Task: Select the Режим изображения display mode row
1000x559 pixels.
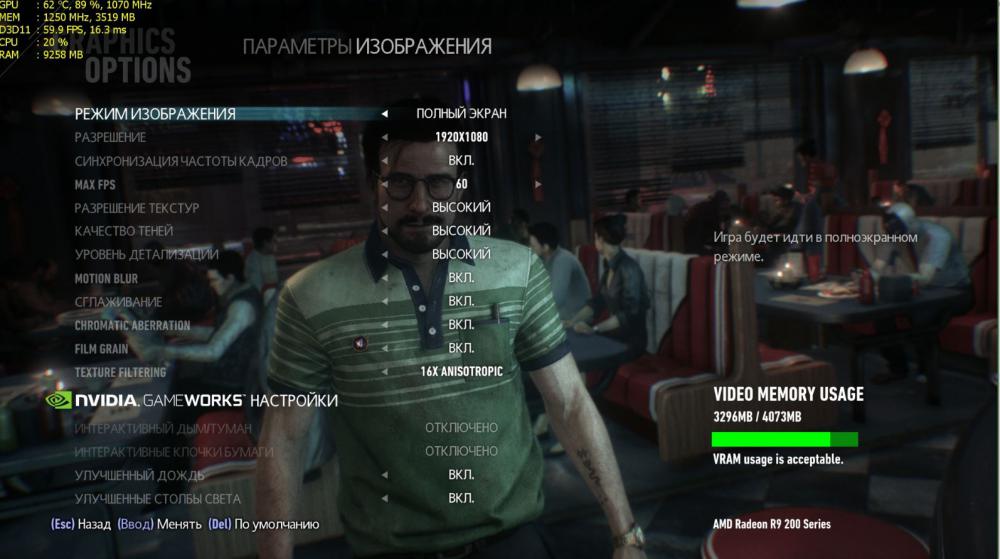Action: [155, 114]
